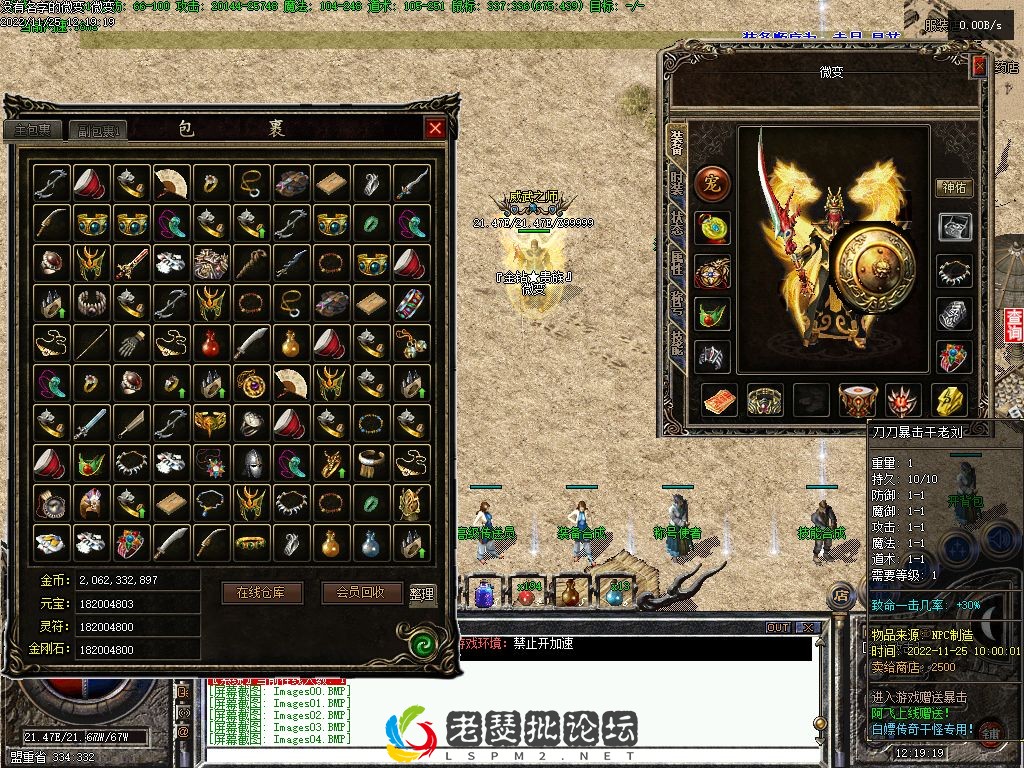Viewport: 1024px width, 768px height.
Task: Click the red 查询 query button
Action: tap(1014, 325)
